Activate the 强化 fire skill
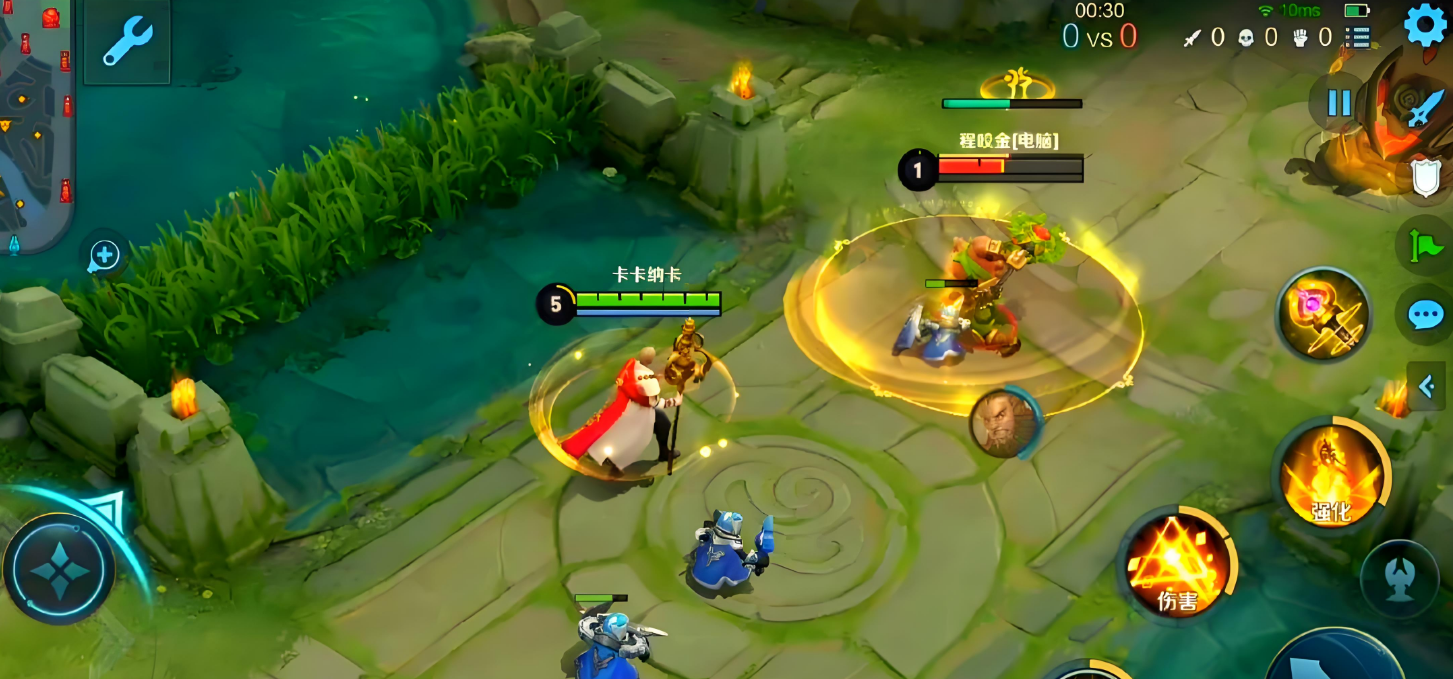 click(x=1330, y=474)
